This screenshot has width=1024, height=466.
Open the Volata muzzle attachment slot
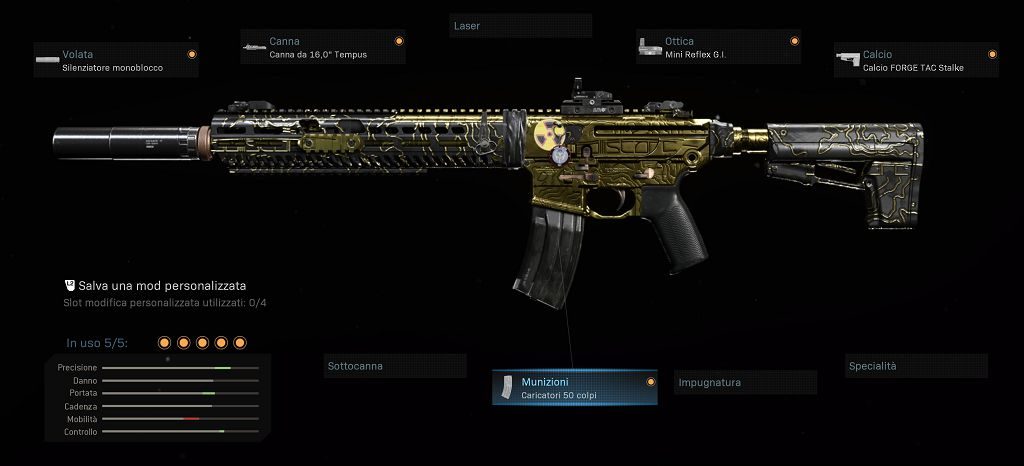[115, 60]
